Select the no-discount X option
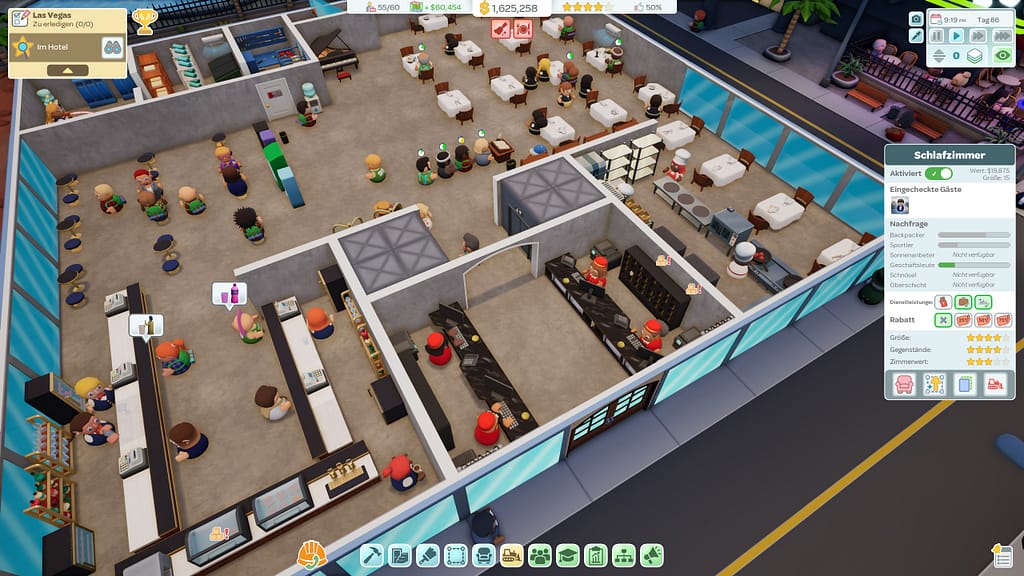The image size is (1024, 576). click(943, 320)
